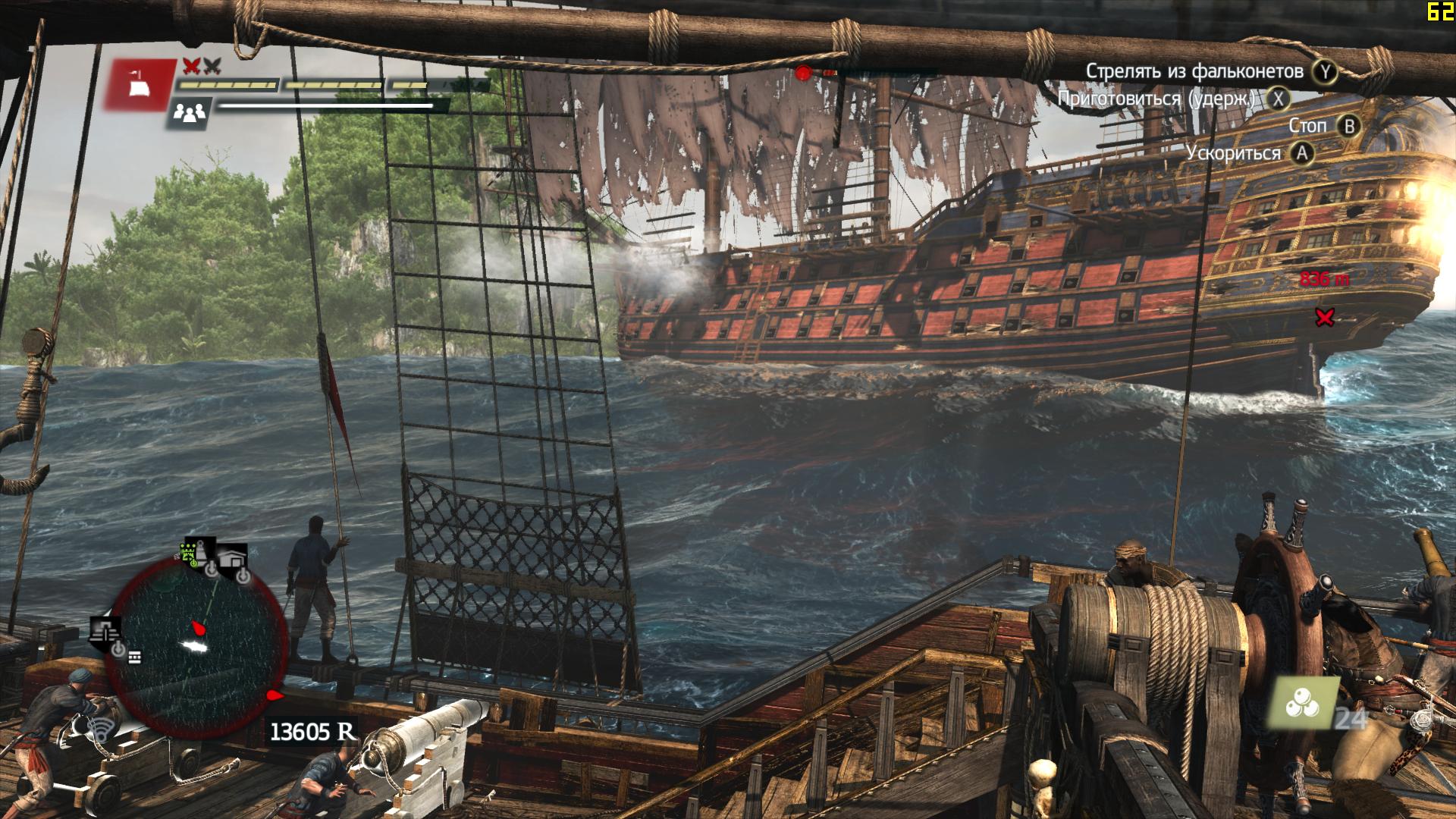1456x819 pixels.
Task: Click the crossed swords wanted-level icon
Action: click(201, 66)
